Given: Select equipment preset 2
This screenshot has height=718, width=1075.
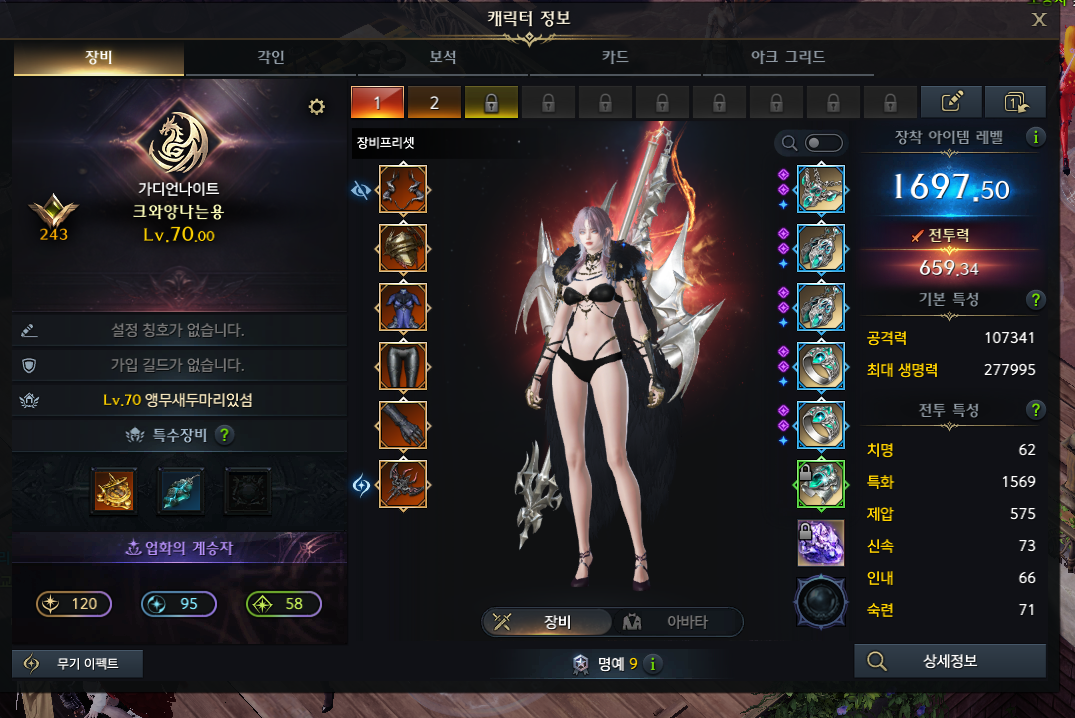Looking at the screenshot, I should [434, 102].
